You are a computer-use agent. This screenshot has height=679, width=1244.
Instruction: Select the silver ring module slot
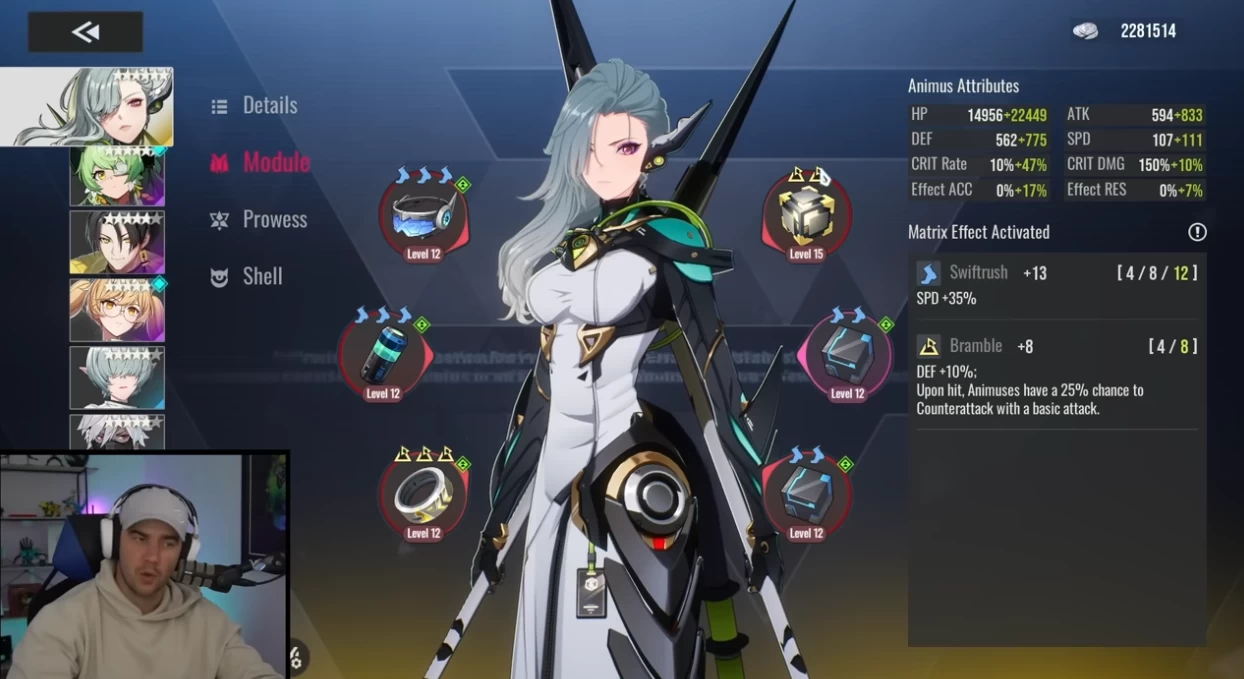click(423, 495)
